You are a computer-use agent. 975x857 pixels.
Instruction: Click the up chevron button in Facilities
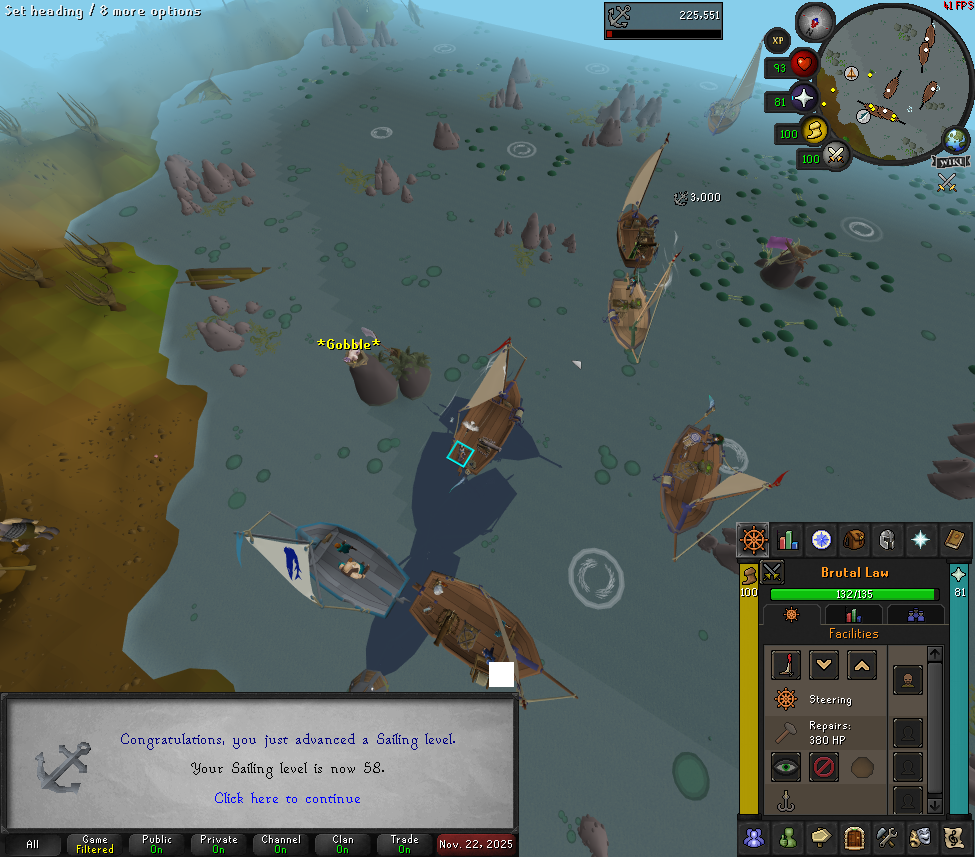pos(862,664)
